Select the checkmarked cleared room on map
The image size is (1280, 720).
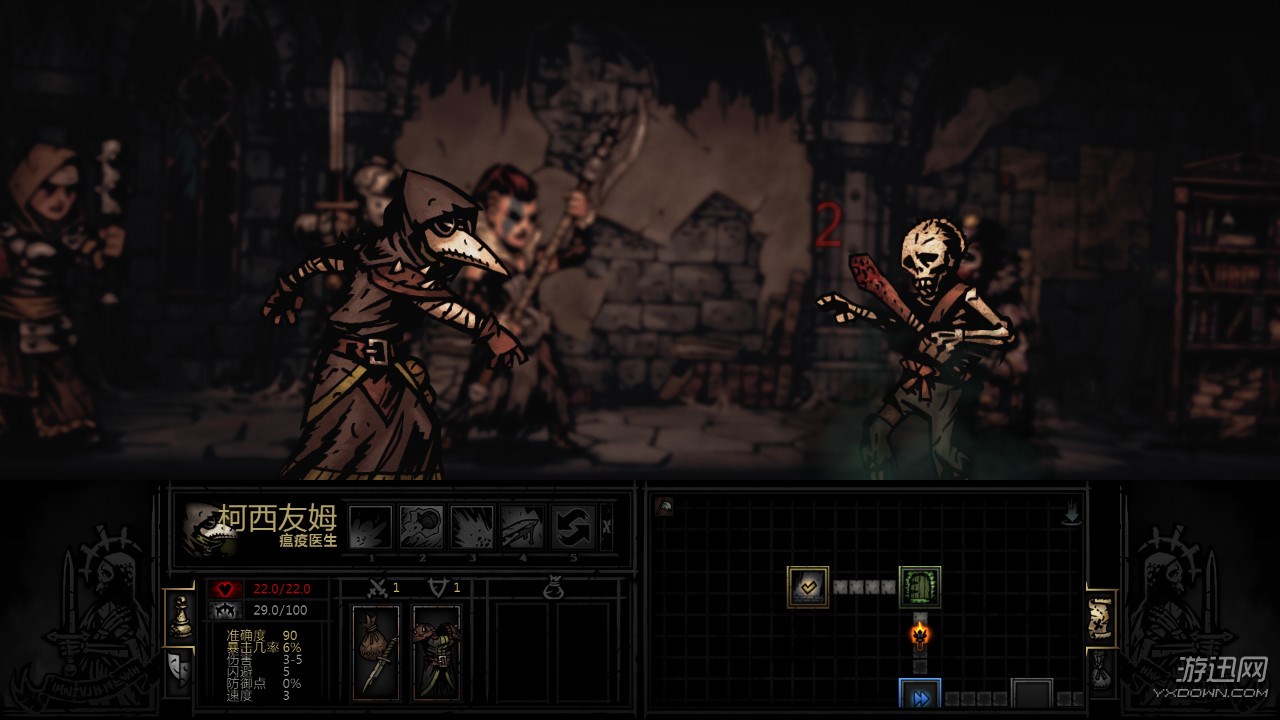(x=808, y=587)
